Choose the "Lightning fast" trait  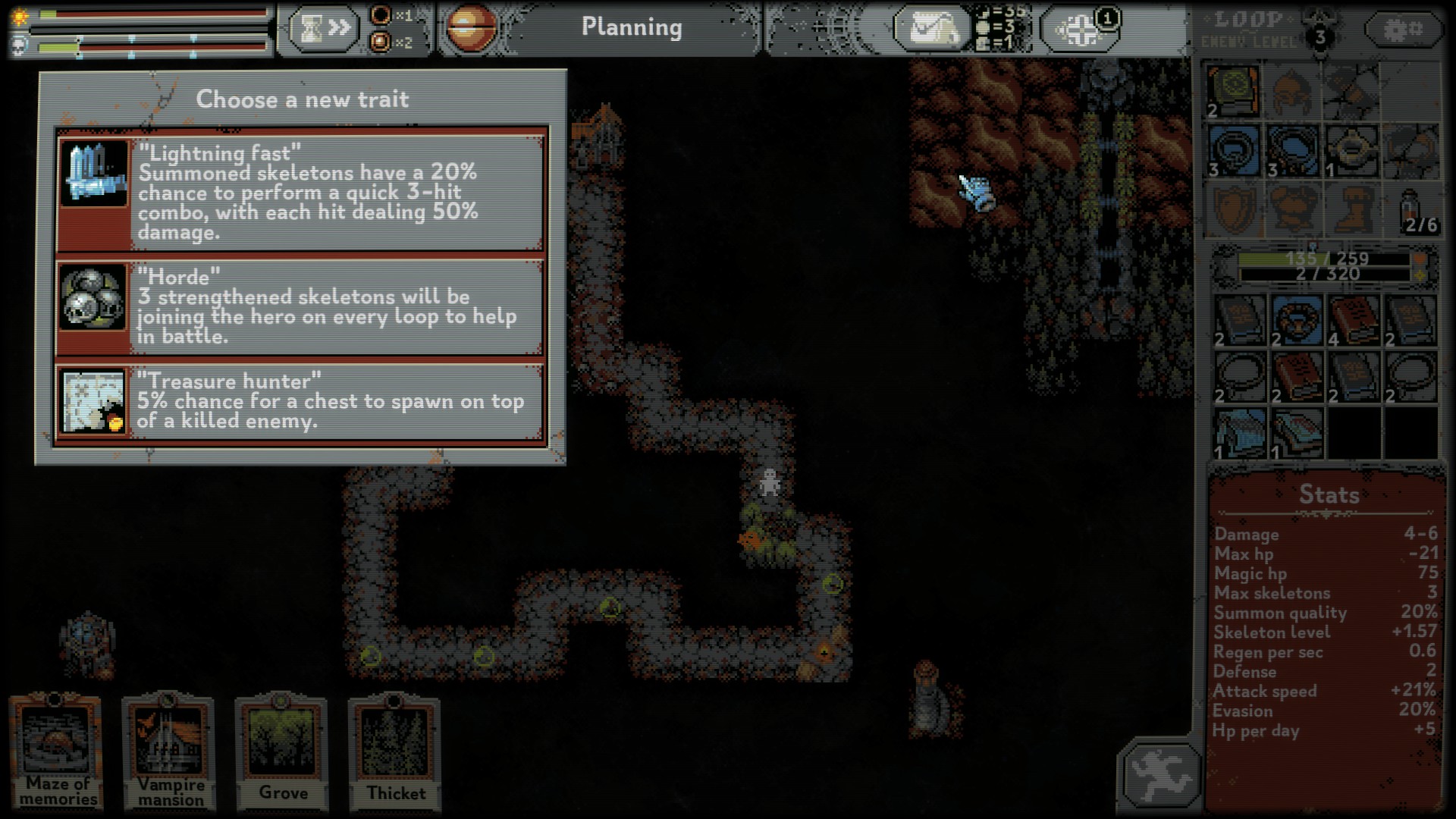tap(300, 191)
